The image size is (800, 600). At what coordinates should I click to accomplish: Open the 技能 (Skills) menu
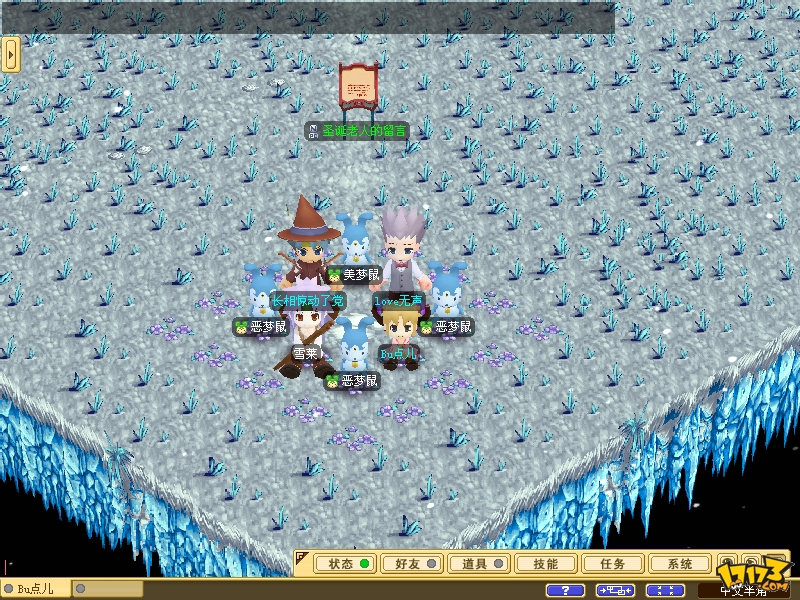(x=546, y=564)
